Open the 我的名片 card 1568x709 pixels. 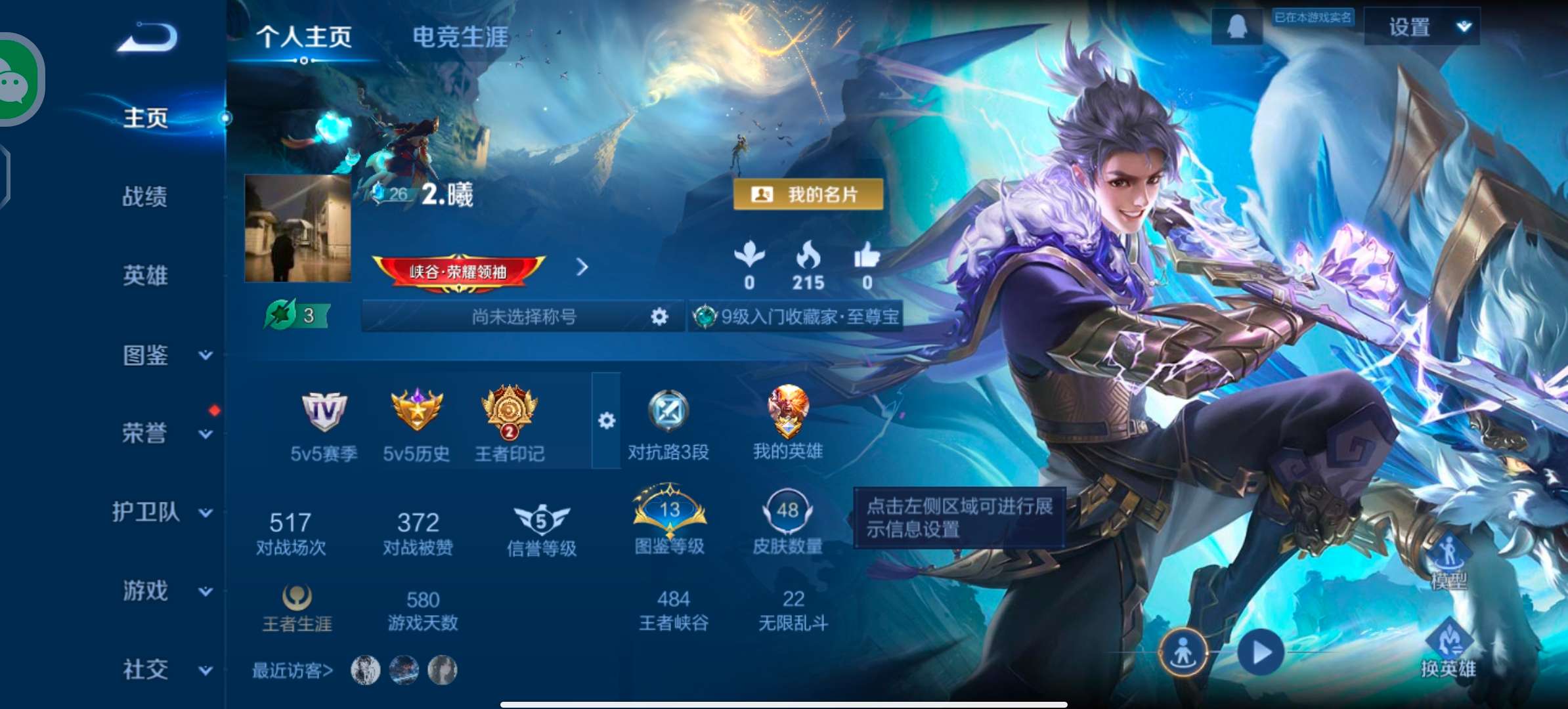click(809, 193)
